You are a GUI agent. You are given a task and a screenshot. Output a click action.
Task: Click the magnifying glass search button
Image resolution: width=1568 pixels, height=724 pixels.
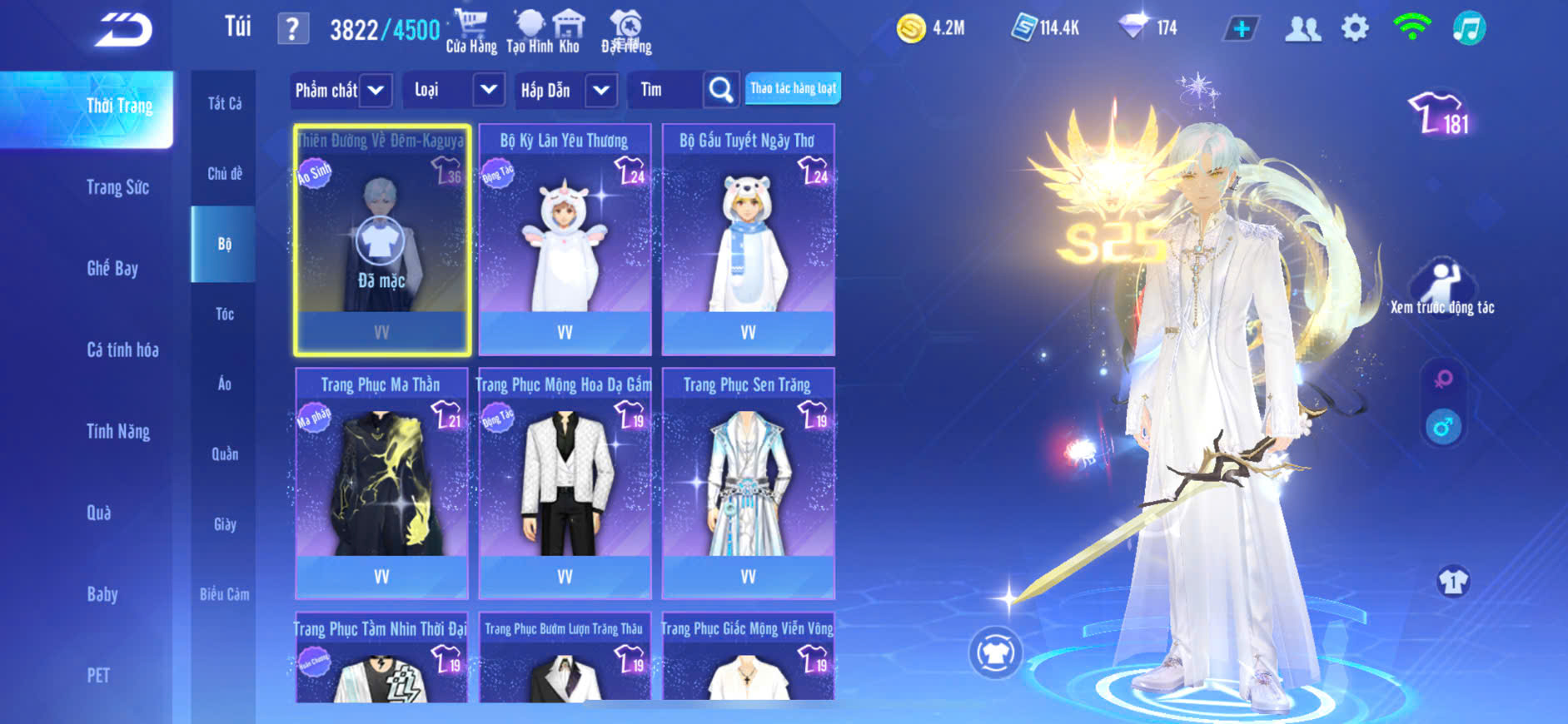pos(721,90)
